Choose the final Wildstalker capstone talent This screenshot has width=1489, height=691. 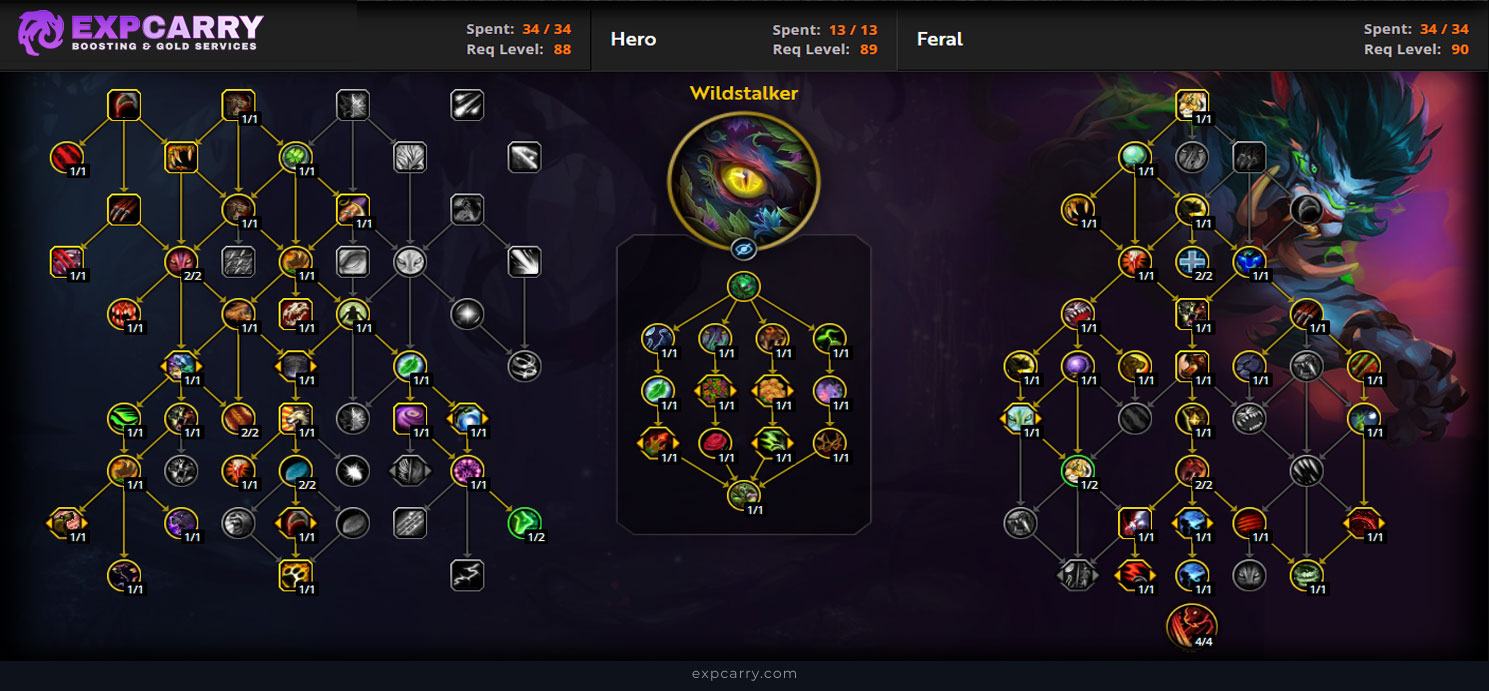coord(743,493)
